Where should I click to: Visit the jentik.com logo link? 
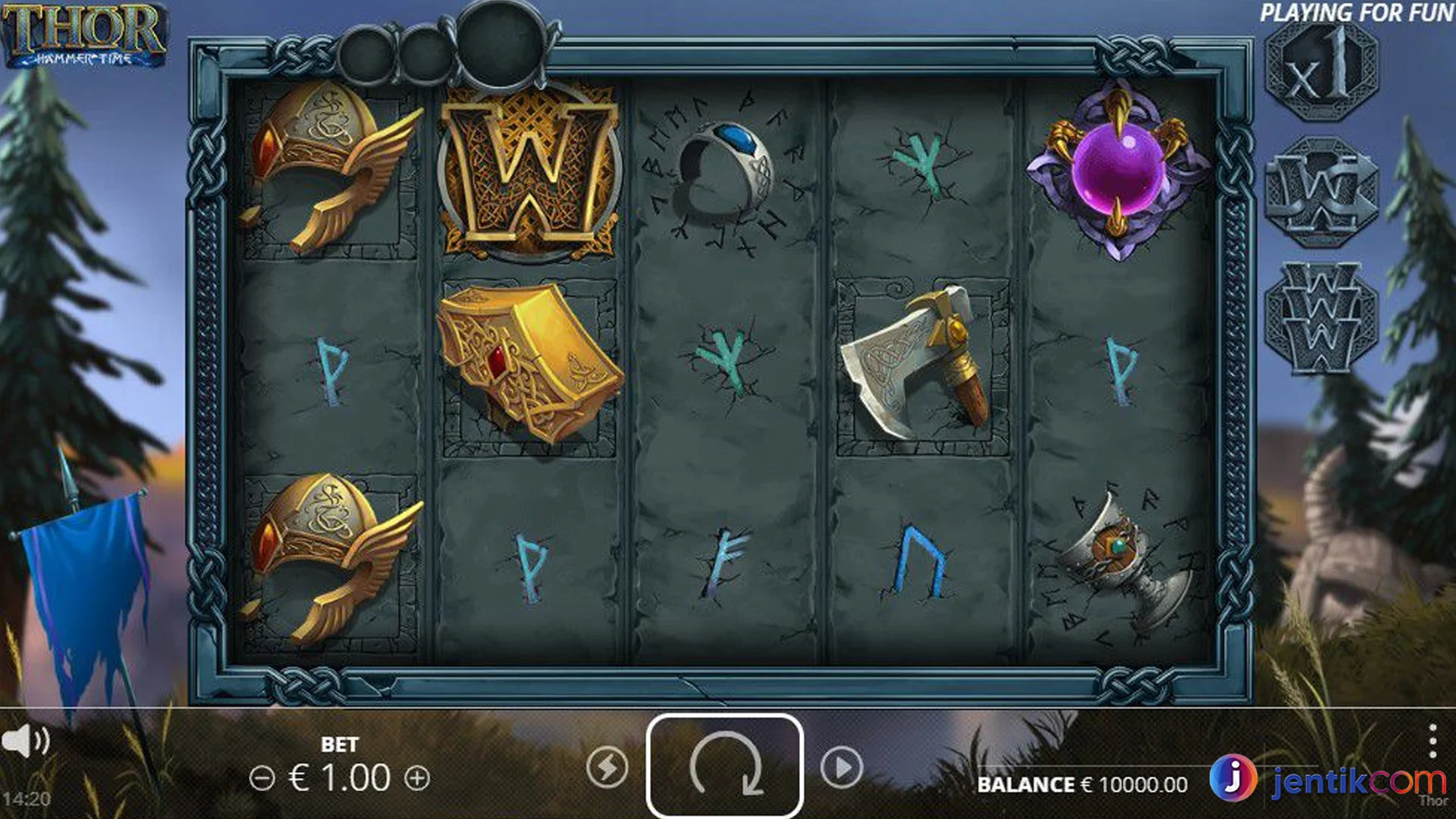pyautogui.click(x=1327, y=780)
